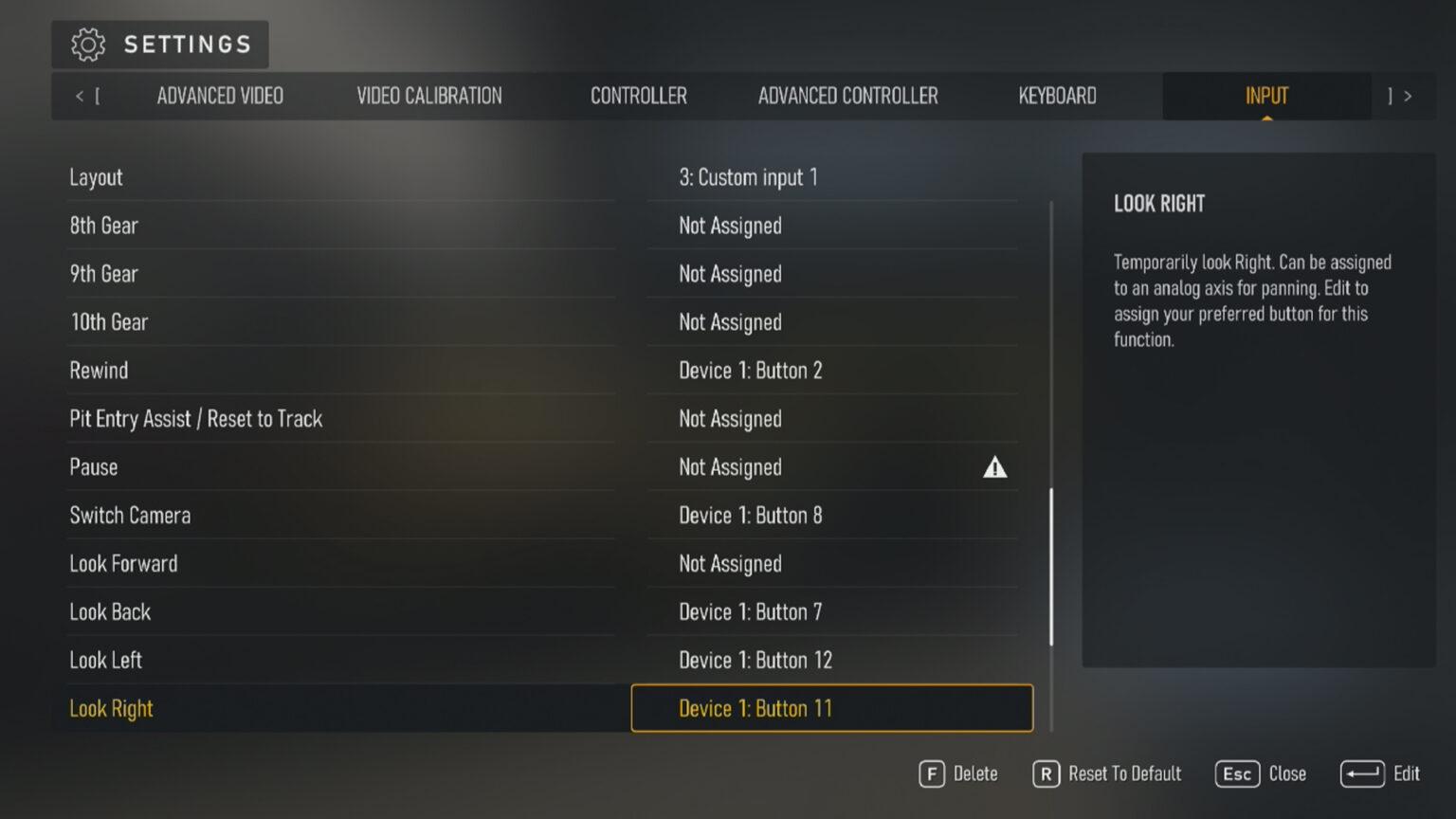This screenshot has height=819, width=1456.
Task: Click the warning triangle beside Pause binding
Action: (994, 466)
